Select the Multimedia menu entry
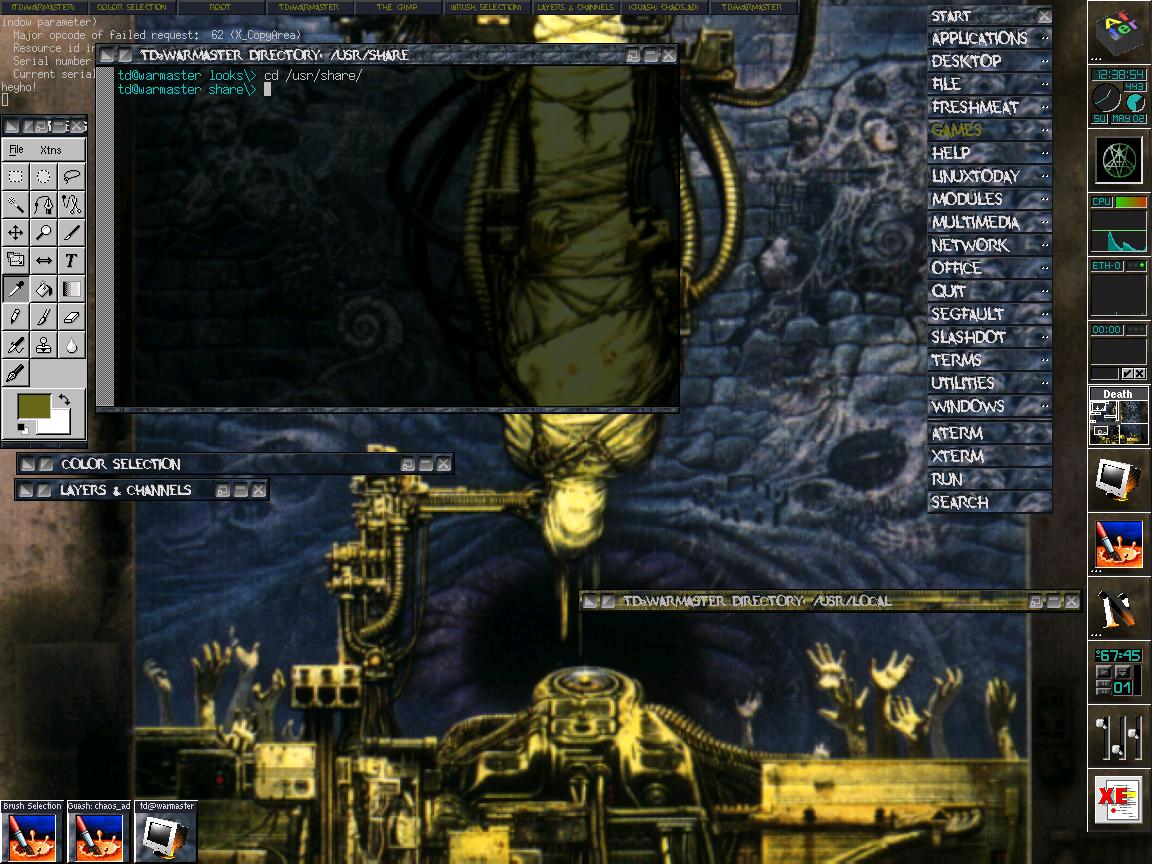 pyautogui.click(x=975, y=222)
